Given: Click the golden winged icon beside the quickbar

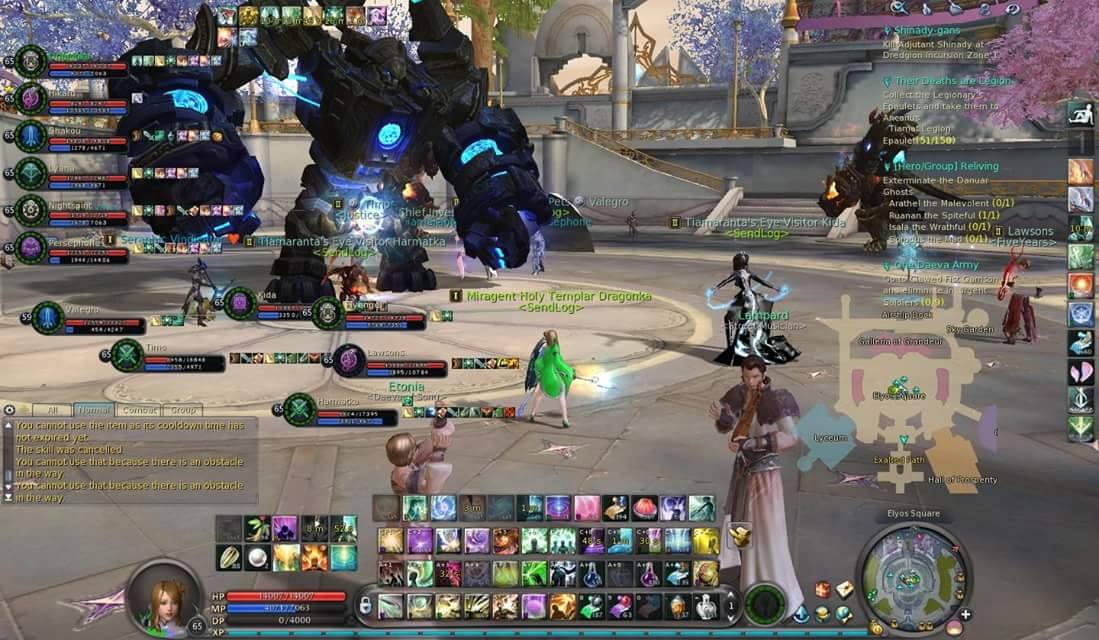Looking at the screenshot, I should point(740,536).
